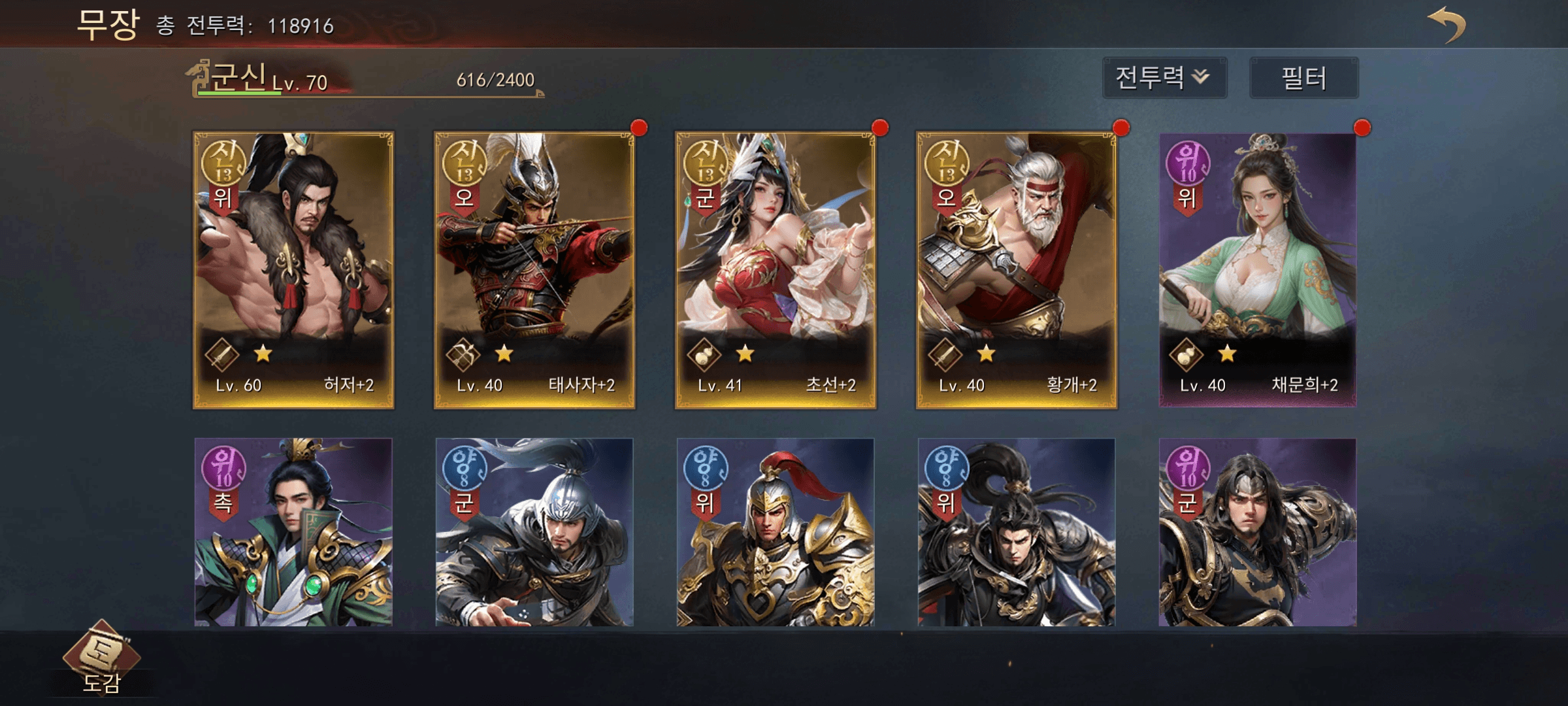Pick the 황개+2 general card
Viewport: 1568px width, 706px height.
[1017, 269]
